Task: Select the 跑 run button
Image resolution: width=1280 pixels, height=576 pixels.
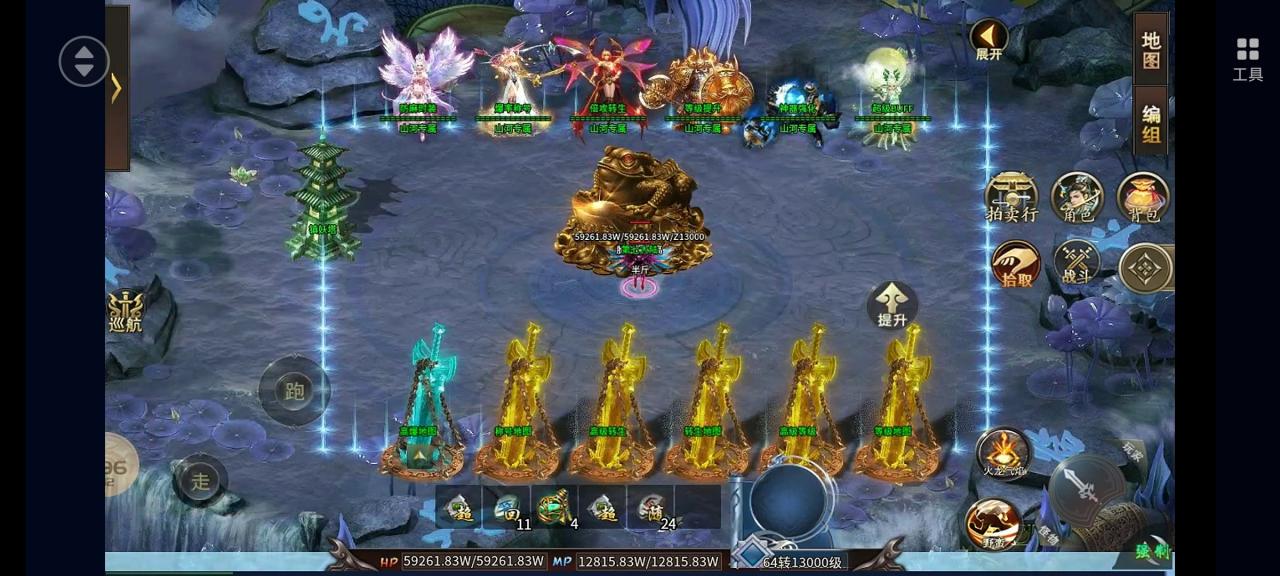Action: [x=294, y=391]
